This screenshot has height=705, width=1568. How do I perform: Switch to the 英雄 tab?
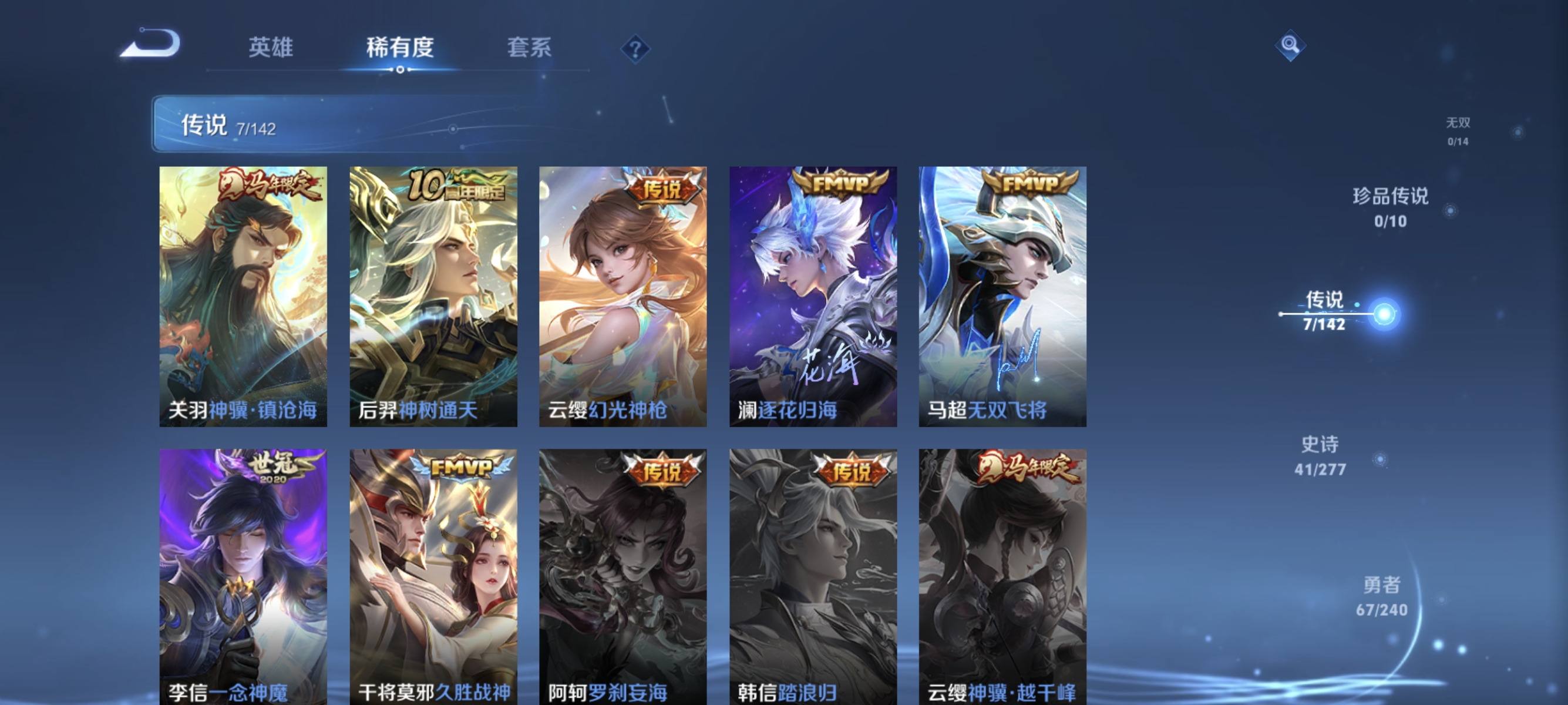click(x=272, y=48)
